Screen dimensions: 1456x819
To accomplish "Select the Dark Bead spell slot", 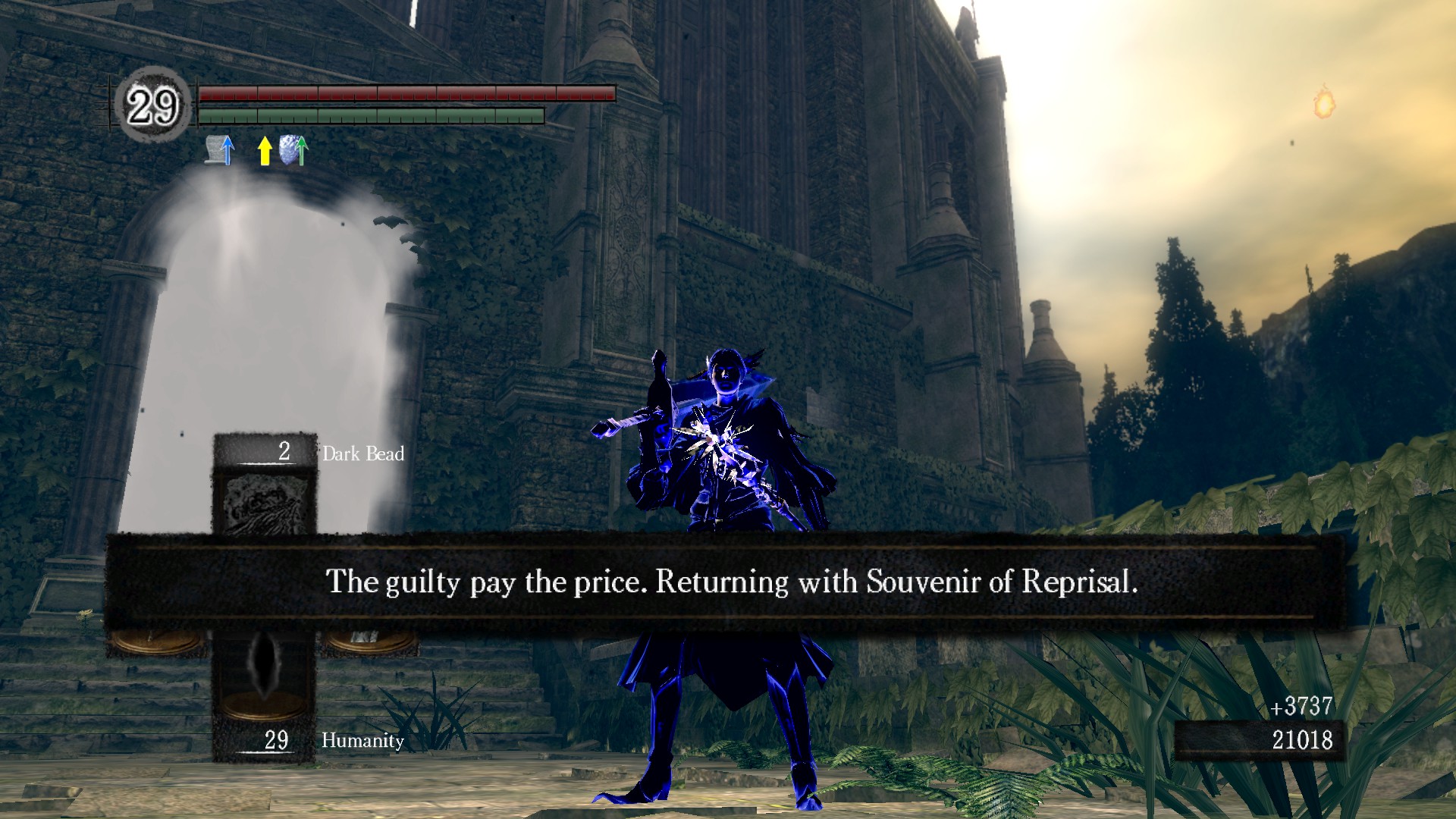I will click(265, 493).
